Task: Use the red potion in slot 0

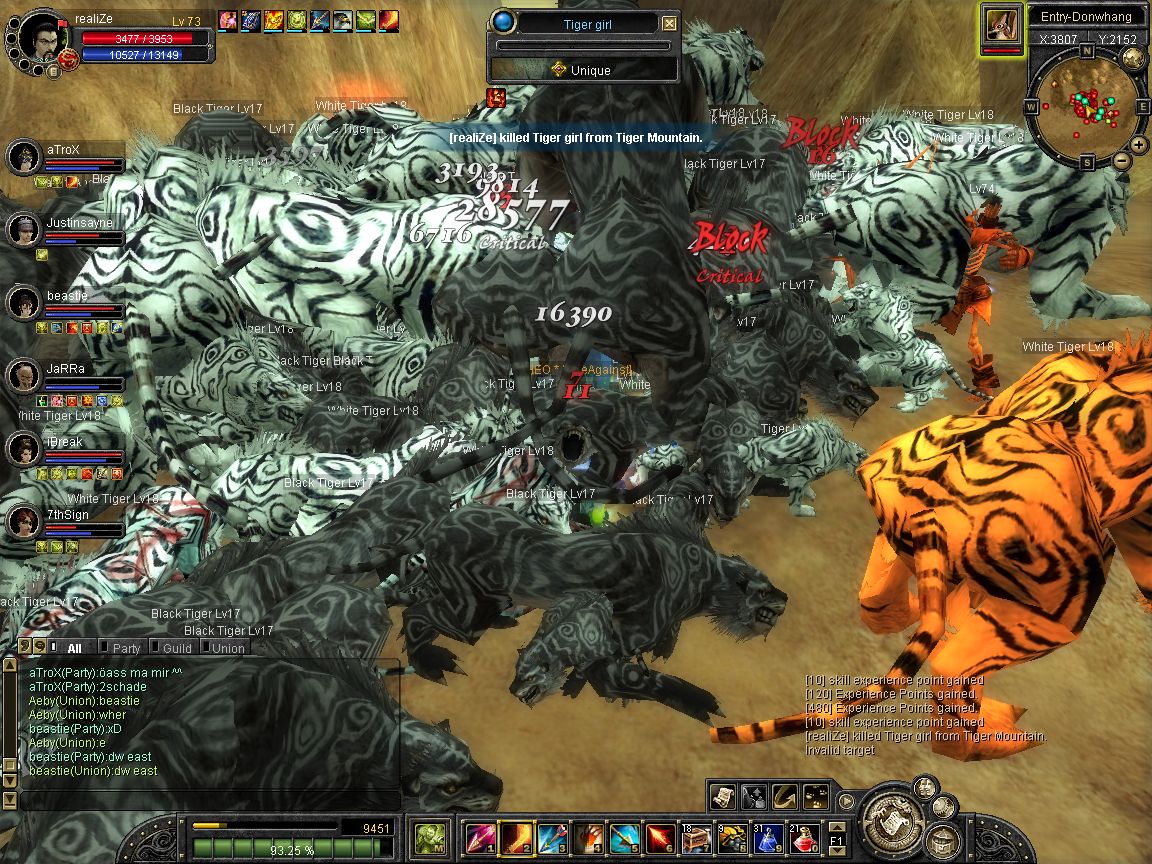Action: pos(805,836)
